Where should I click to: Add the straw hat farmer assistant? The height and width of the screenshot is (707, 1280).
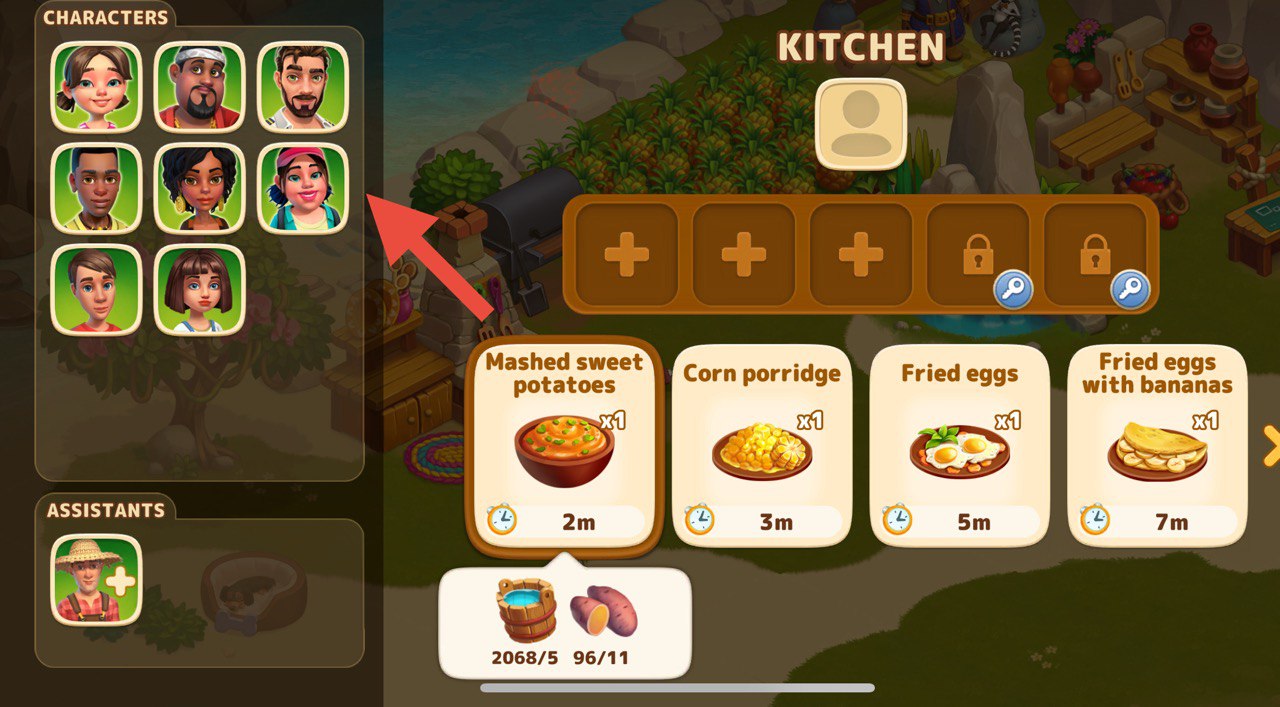(96, 580)
